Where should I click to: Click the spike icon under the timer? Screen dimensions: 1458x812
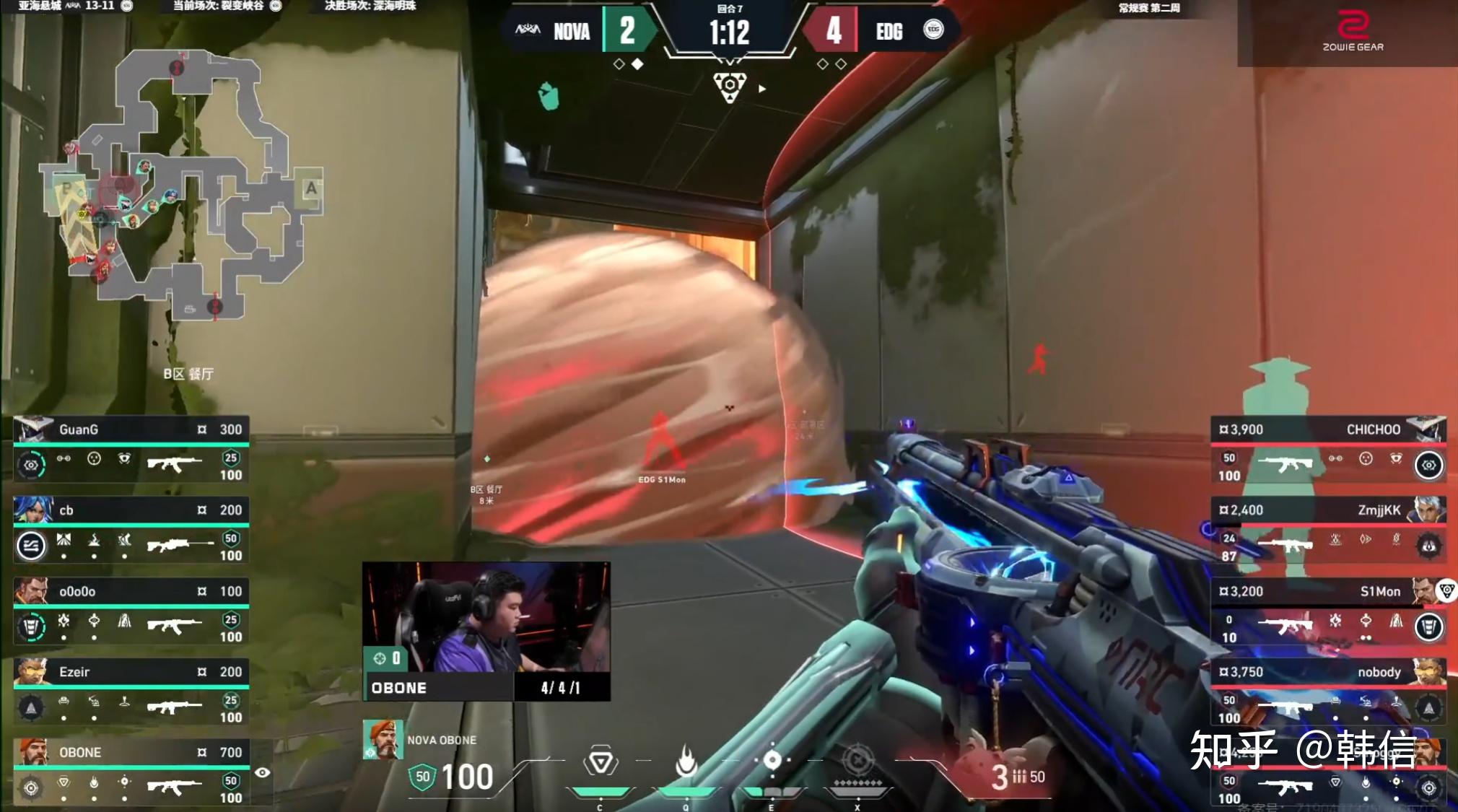click(730, 87)
